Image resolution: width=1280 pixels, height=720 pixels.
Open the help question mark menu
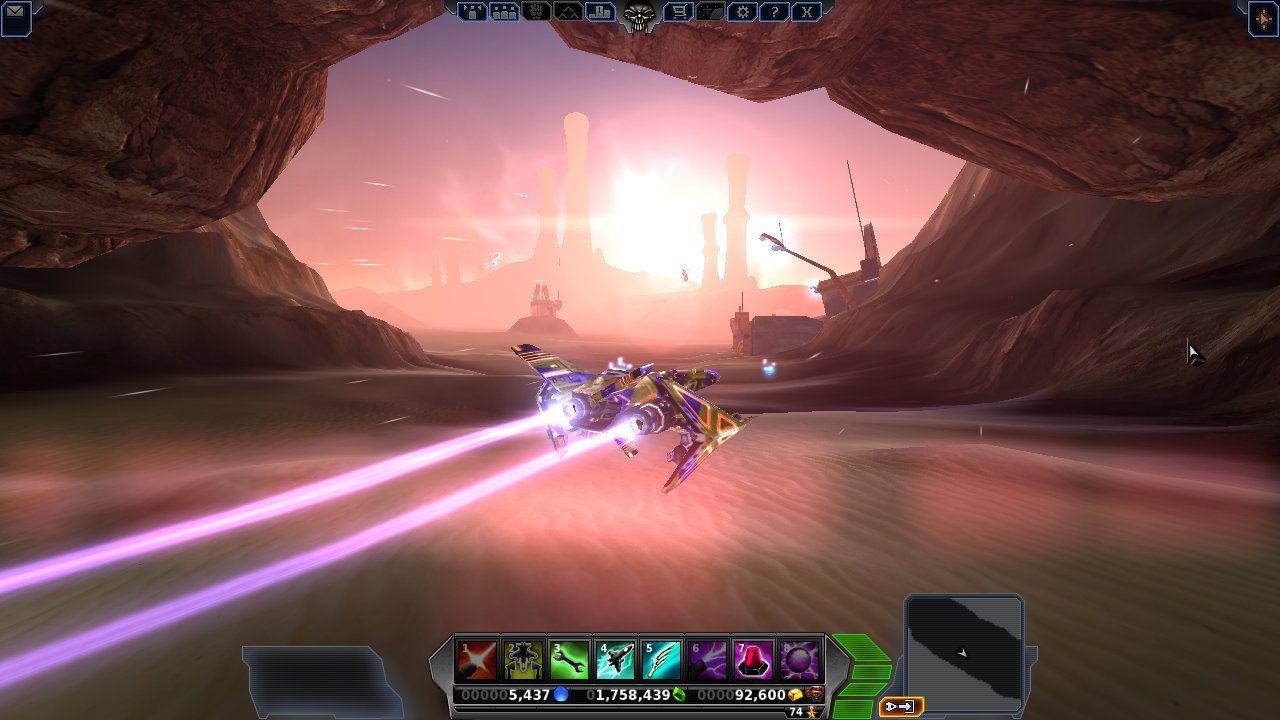click(773, 12)
